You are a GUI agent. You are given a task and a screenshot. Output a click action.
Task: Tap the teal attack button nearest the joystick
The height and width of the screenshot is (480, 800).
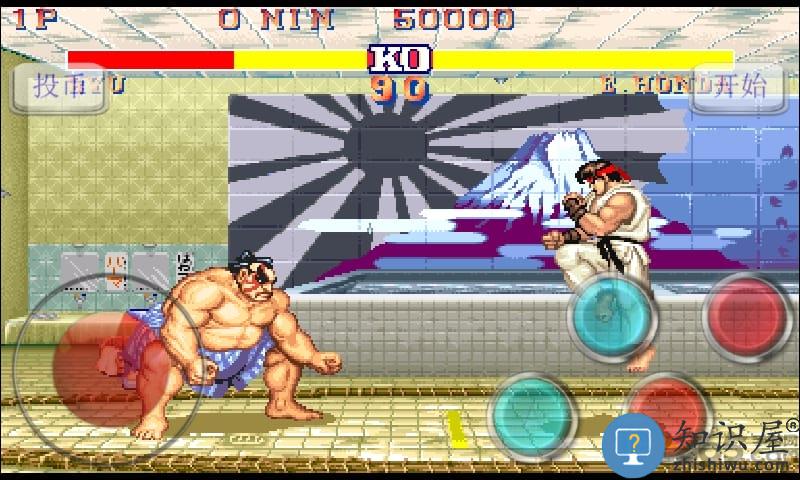pyautogui.click(x=531, y=412)
